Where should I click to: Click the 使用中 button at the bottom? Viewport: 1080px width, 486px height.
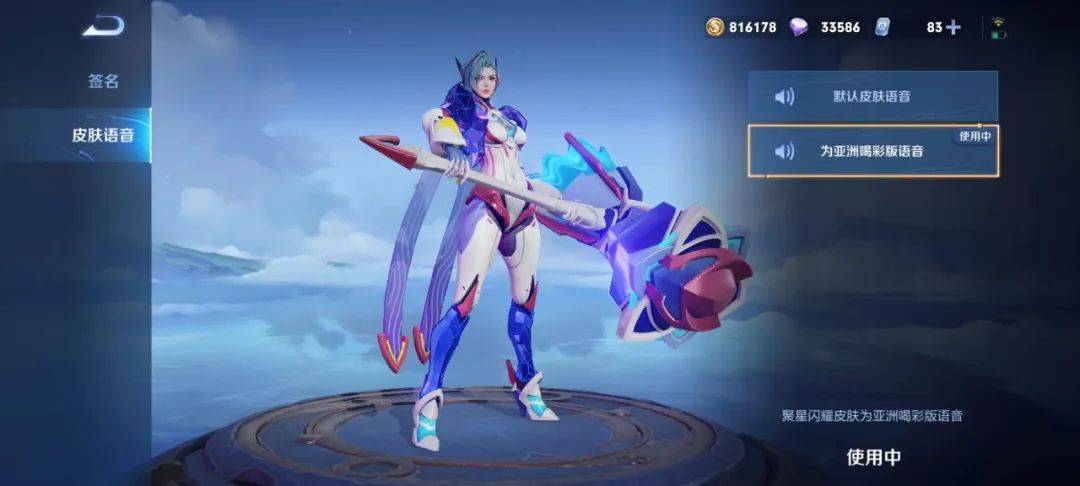pos(873,457)
